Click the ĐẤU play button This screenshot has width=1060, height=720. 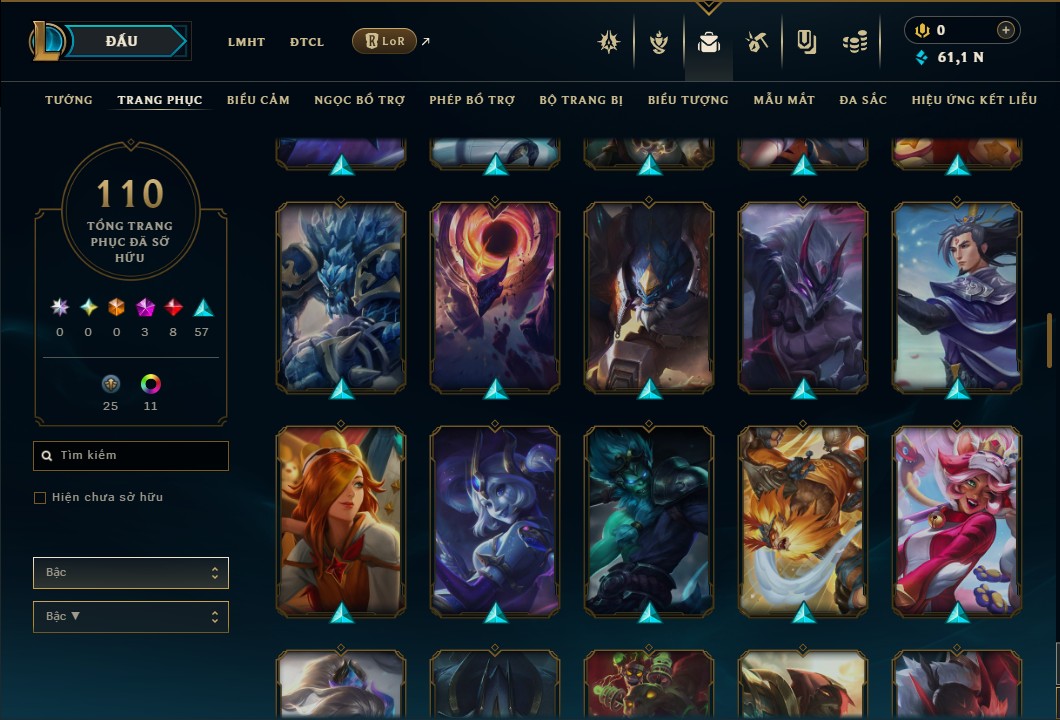(122, 41)
